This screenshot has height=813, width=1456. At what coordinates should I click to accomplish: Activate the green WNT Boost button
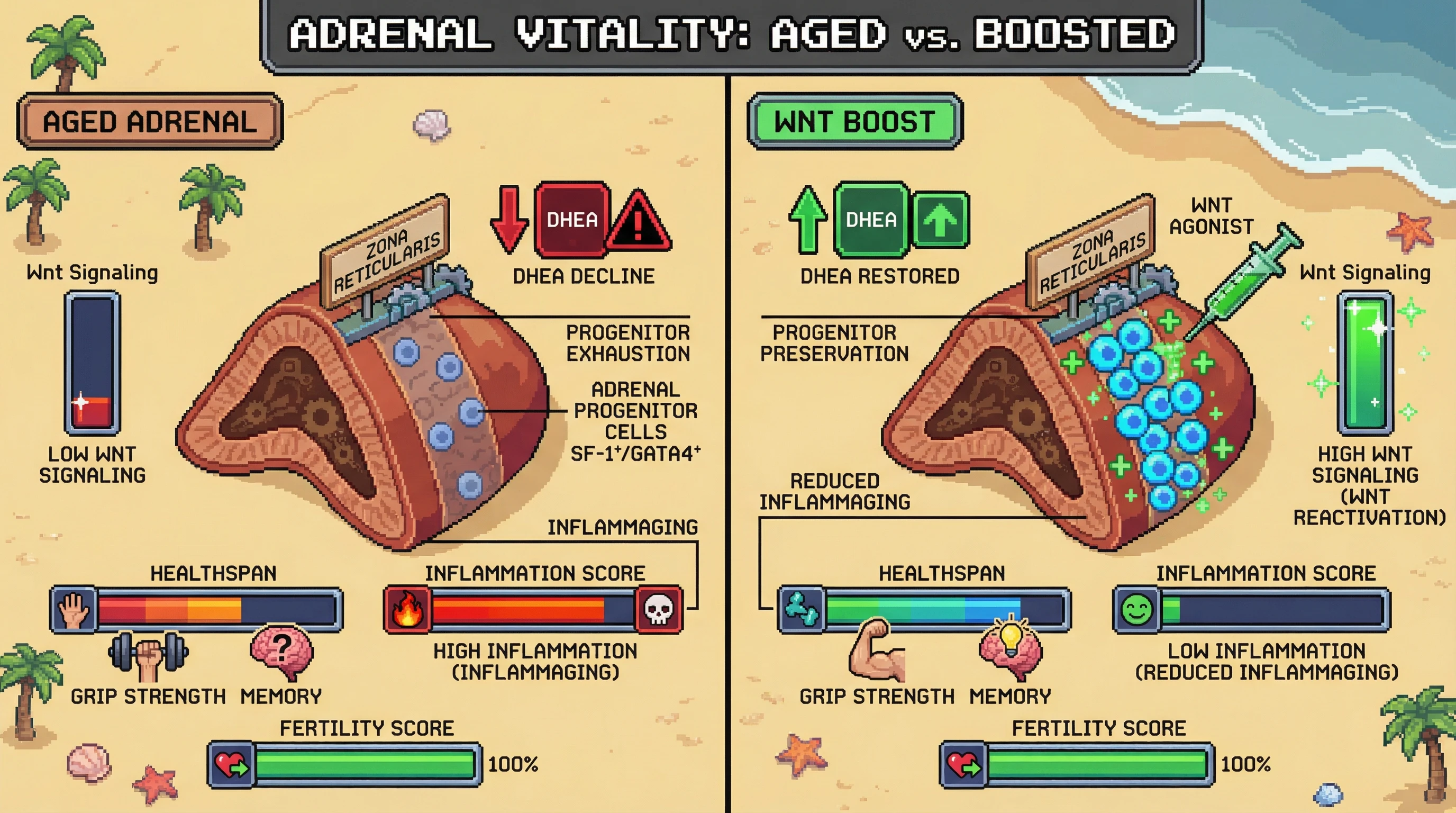(854, 122)
